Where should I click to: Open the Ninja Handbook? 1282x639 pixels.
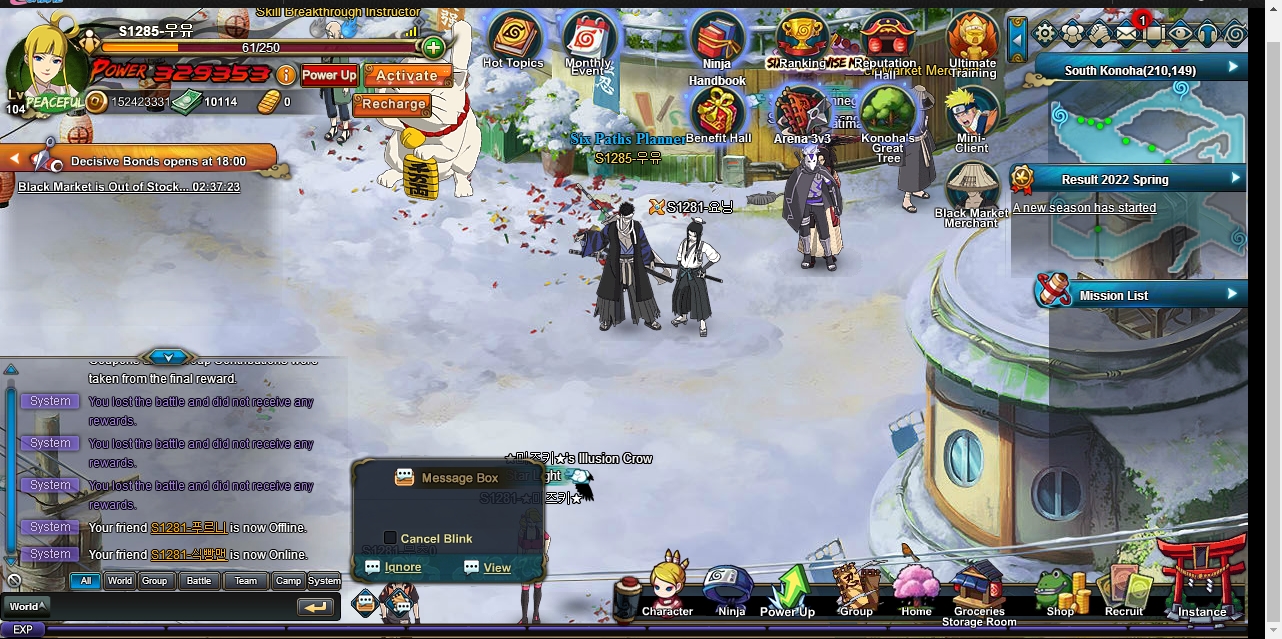(x=716, y=45)
